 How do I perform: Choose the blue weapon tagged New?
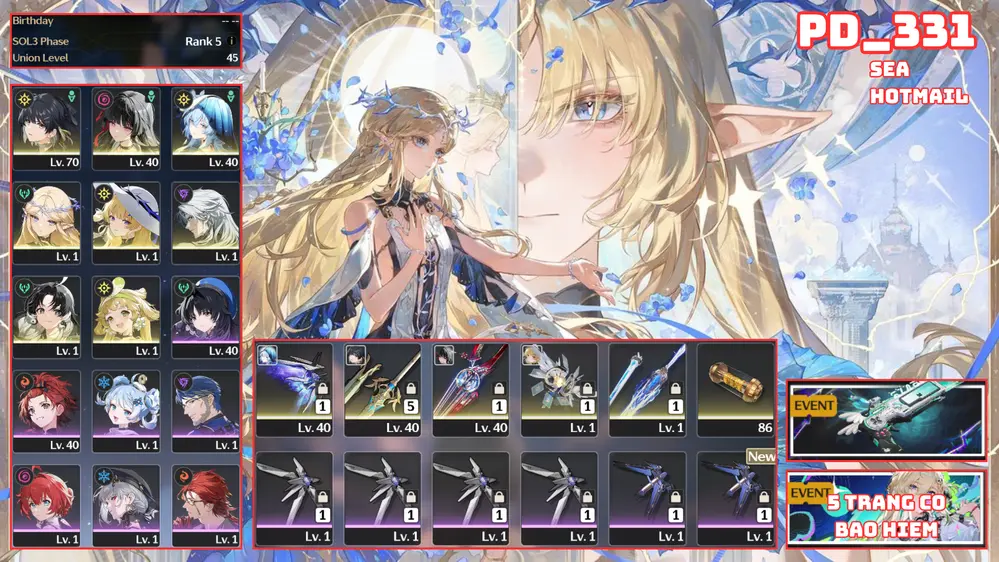(735, 496)
